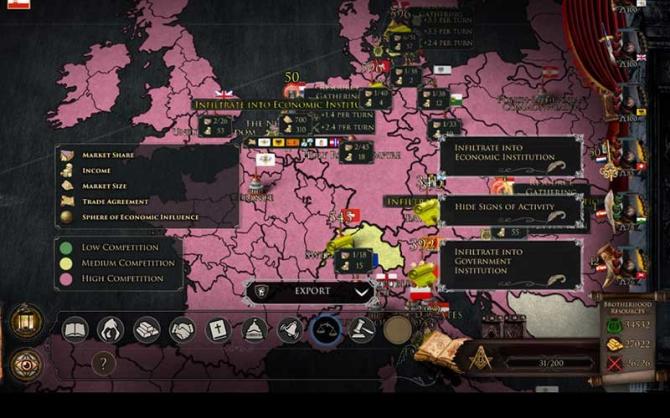This screenshot has height=418, width=670.
Task: Open the Export map mode dropdown
Action: [x=312, y=292]
